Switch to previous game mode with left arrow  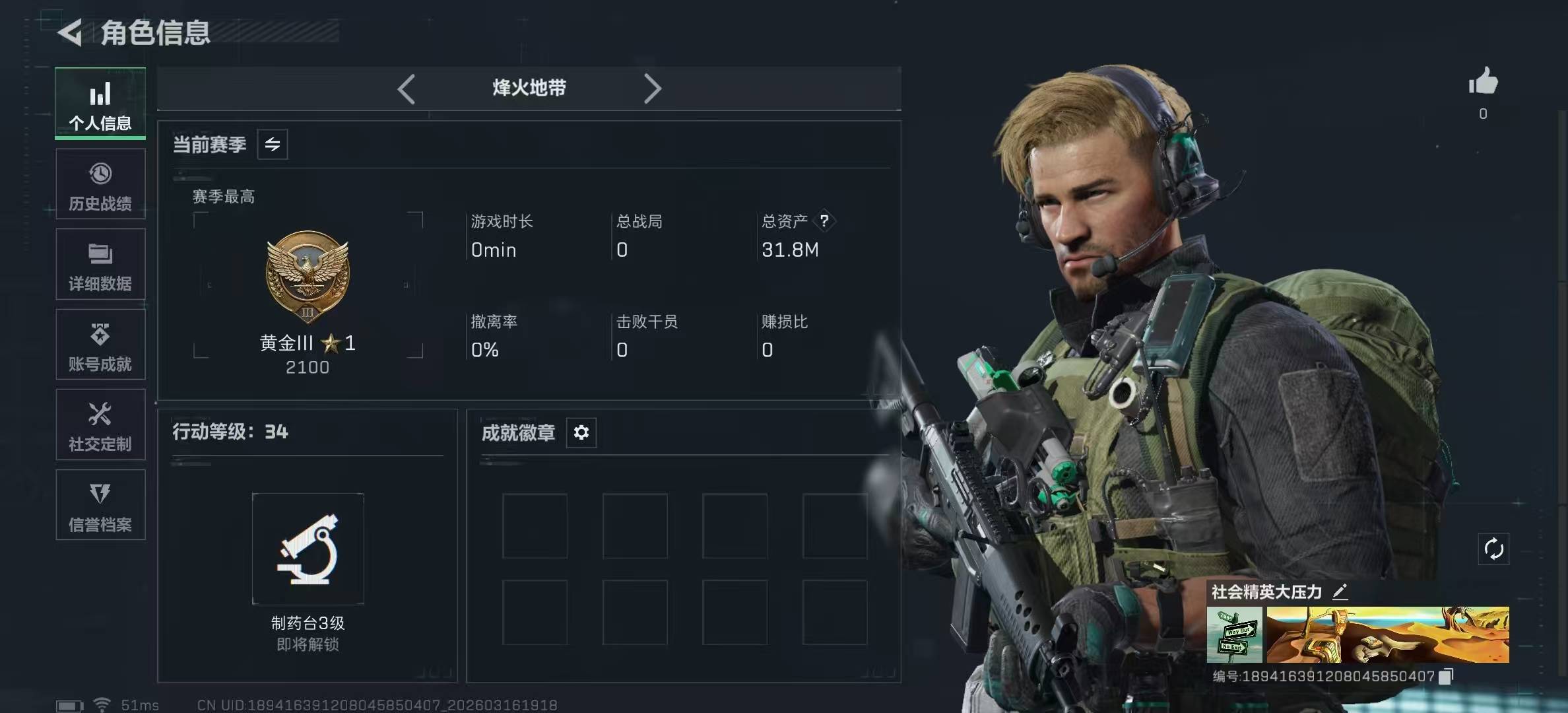tap(407, 88)
